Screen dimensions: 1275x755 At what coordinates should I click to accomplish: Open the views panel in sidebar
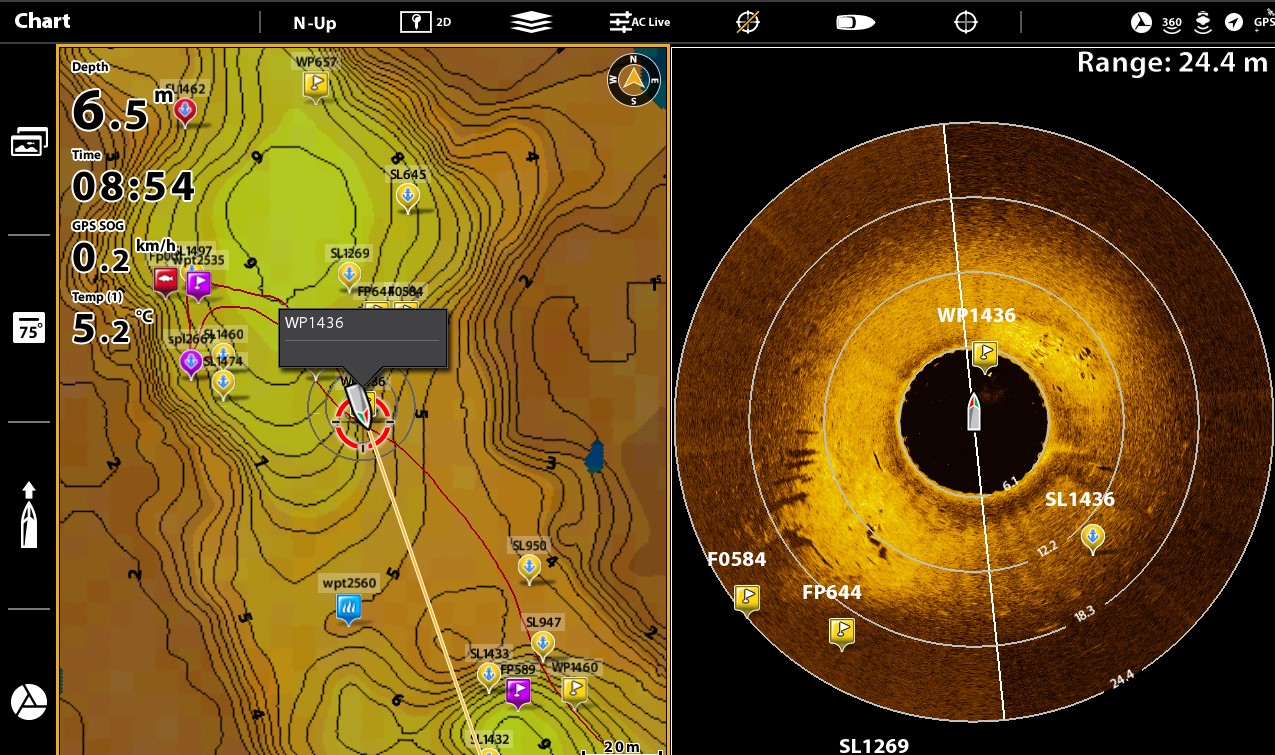click(29, 143)
